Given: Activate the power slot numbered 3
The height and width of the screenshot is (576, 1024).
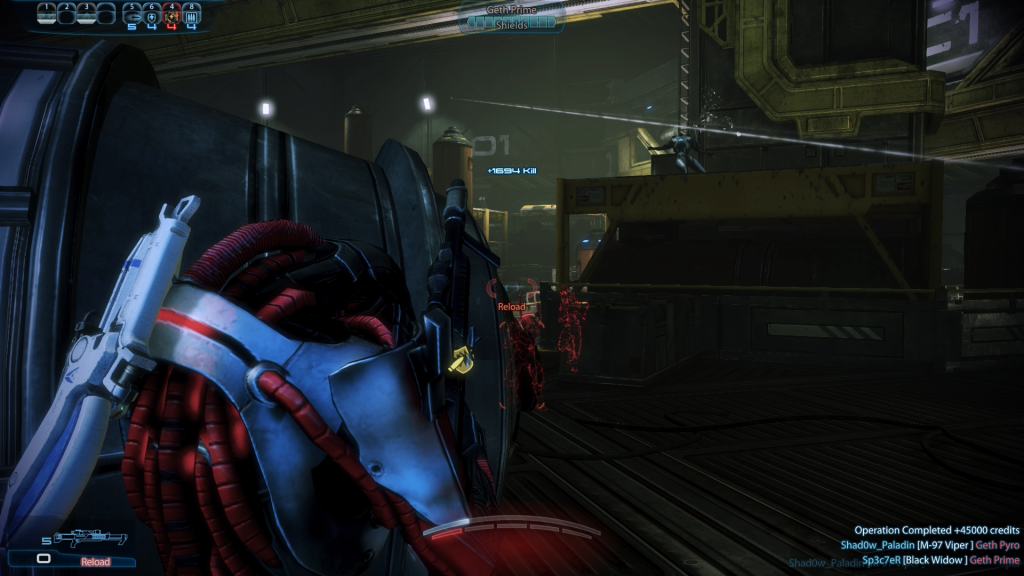Looking at the screenshot, I should 87,13.
